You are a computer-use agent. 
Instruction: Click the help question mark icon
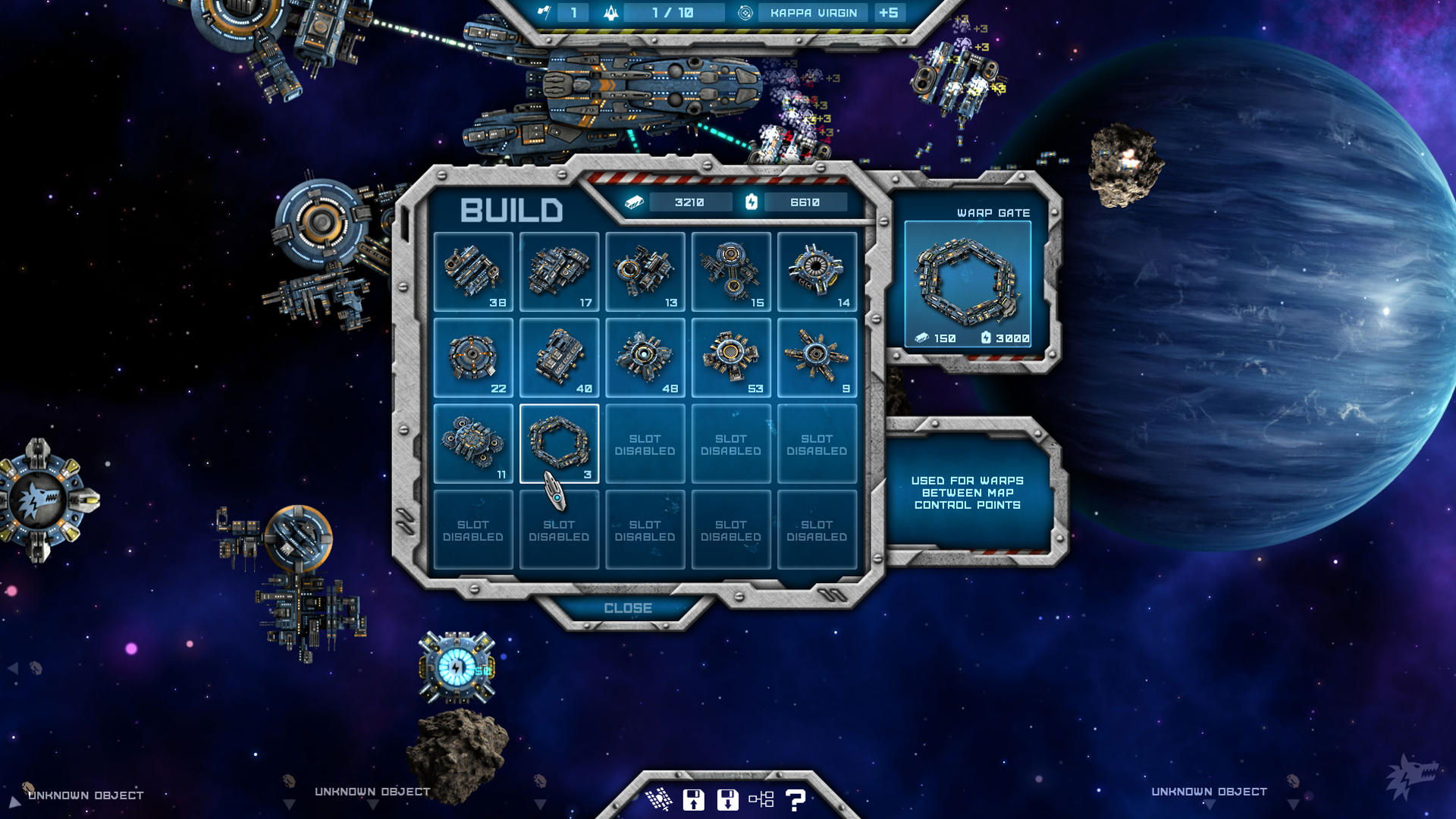coord(793,798)
